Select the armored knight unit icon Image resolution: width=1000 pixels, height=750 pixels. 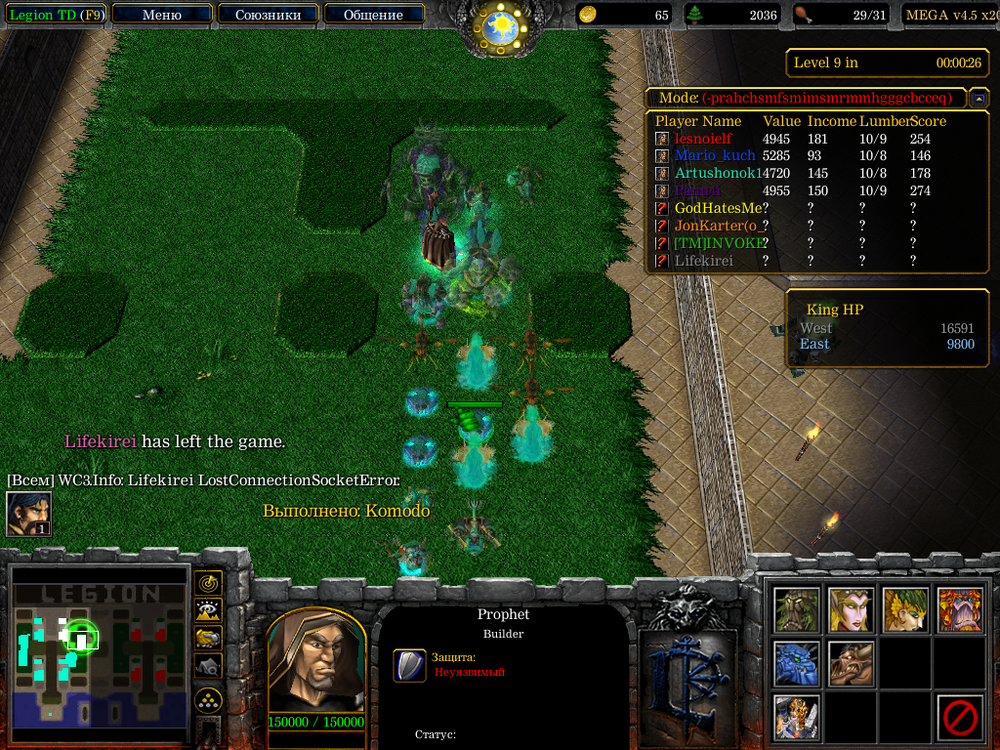pos(797,717)
